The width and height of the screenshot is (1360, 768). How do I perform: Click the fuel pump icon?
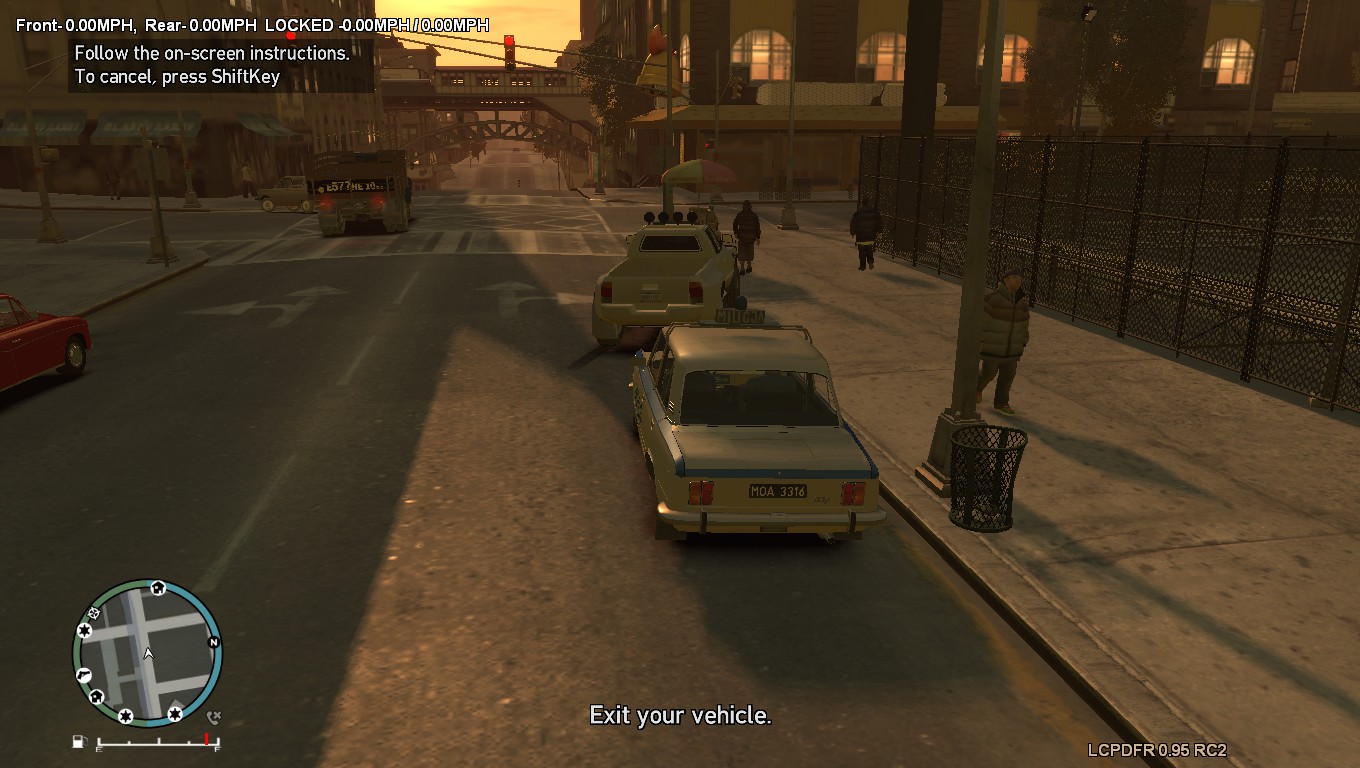[x=79, y=741]
